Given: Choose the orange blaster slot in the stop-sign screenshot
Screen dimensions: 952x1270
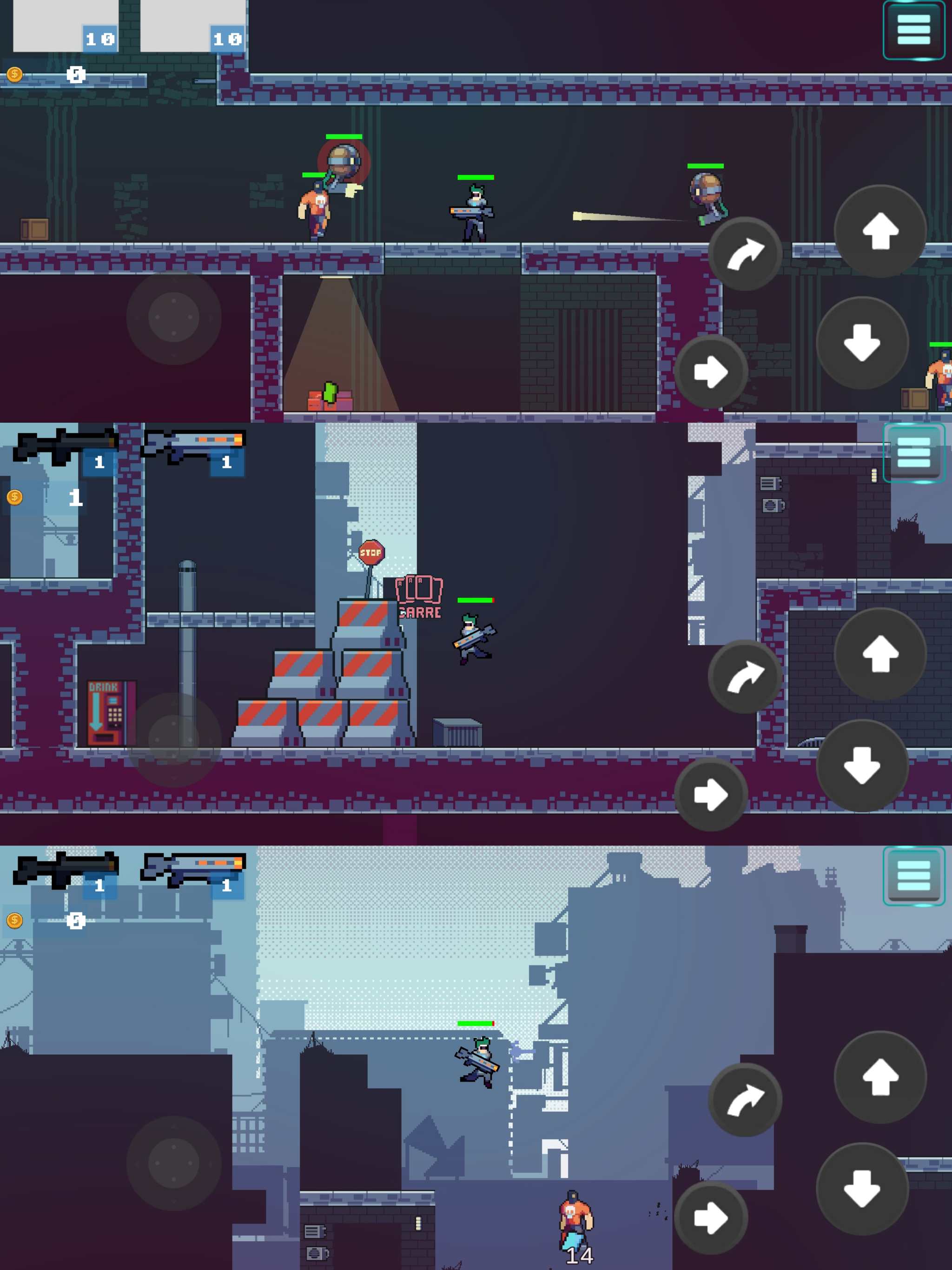Looking at the screenshot, I should pos(193,449).
